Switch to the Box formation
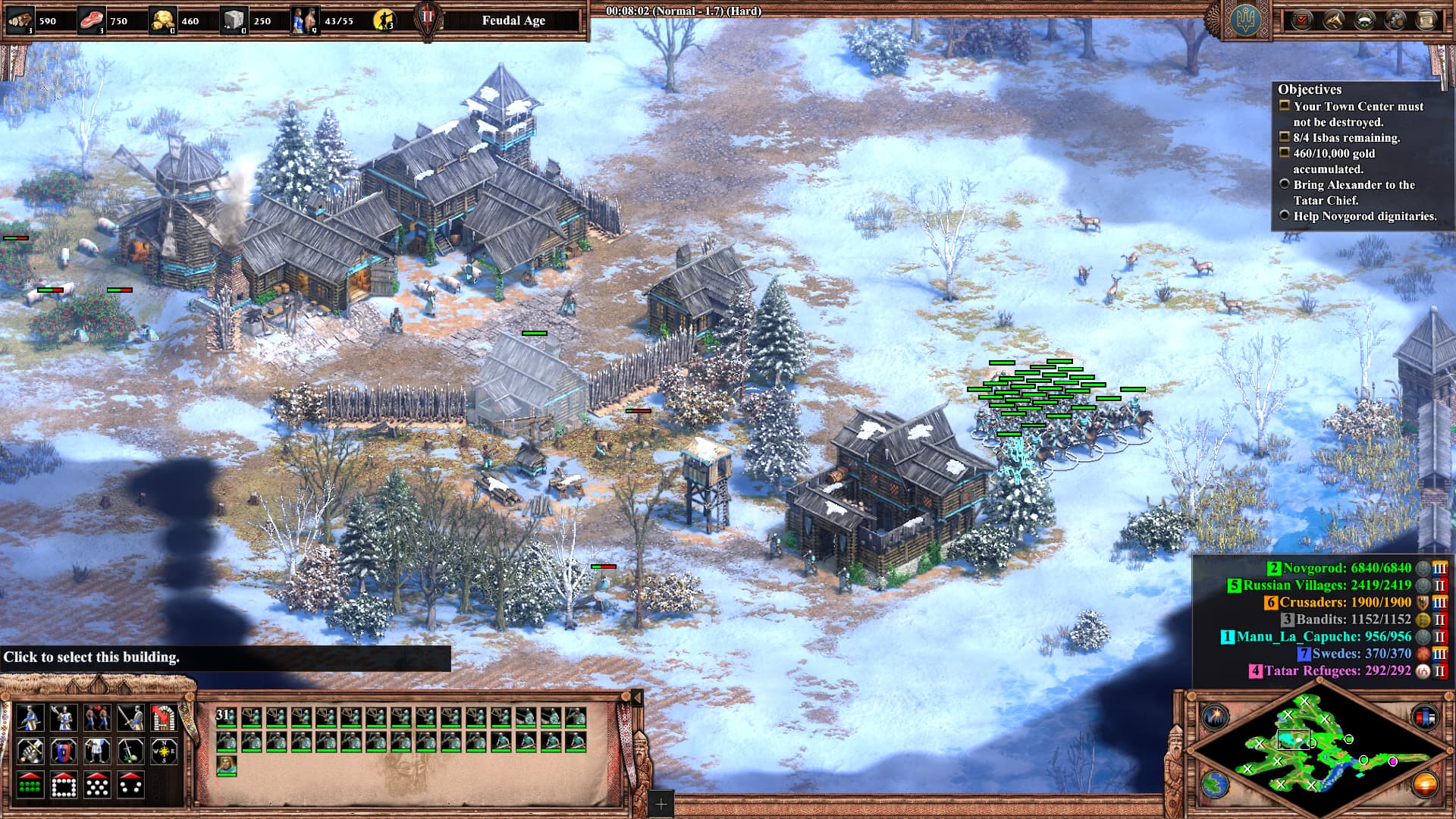Screen dimensions: 1456x819 tap(64, 785)
